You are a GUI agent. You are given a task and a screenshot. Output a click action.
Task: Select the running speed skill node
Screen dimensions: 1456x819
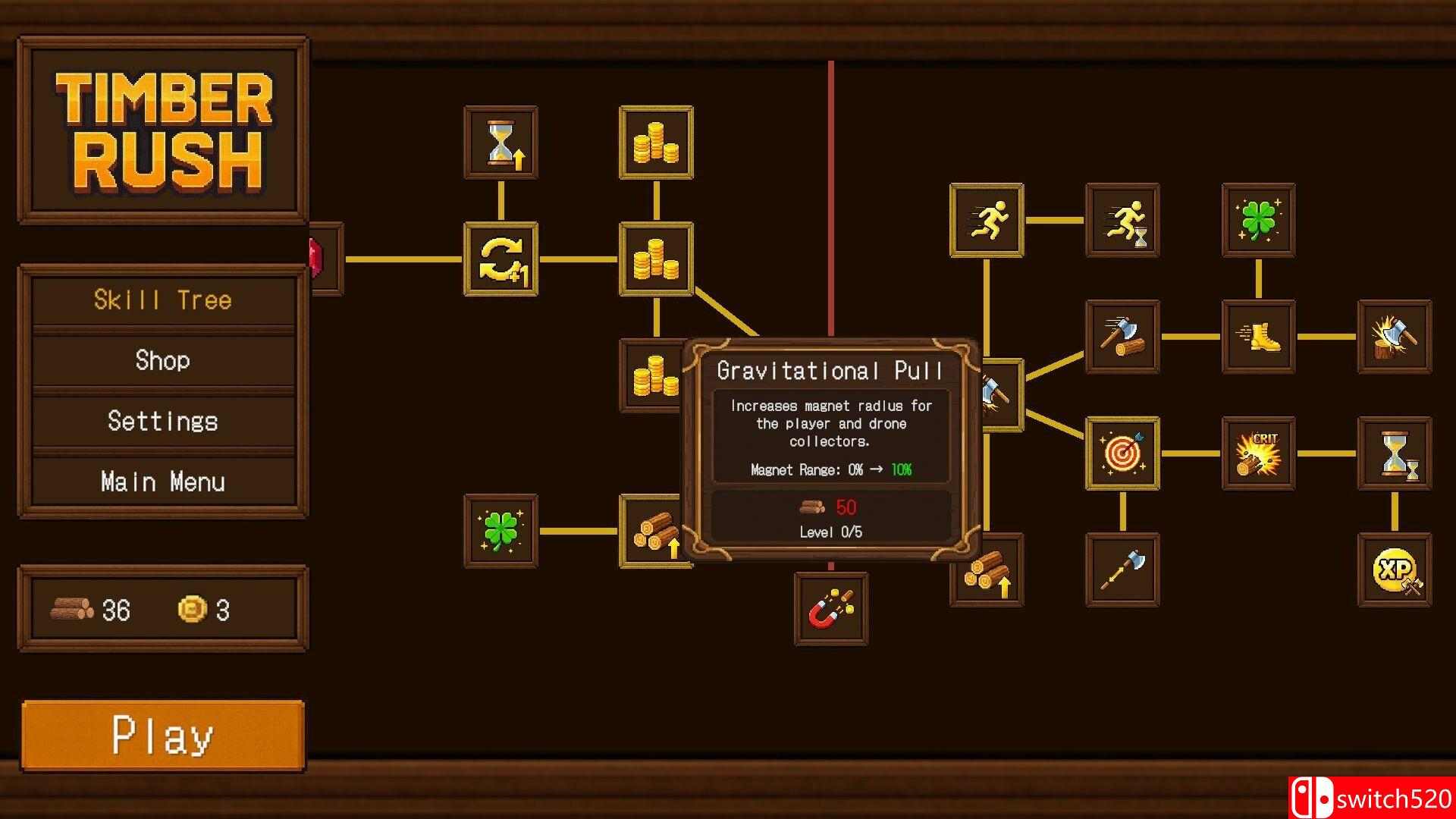(986, 220)
